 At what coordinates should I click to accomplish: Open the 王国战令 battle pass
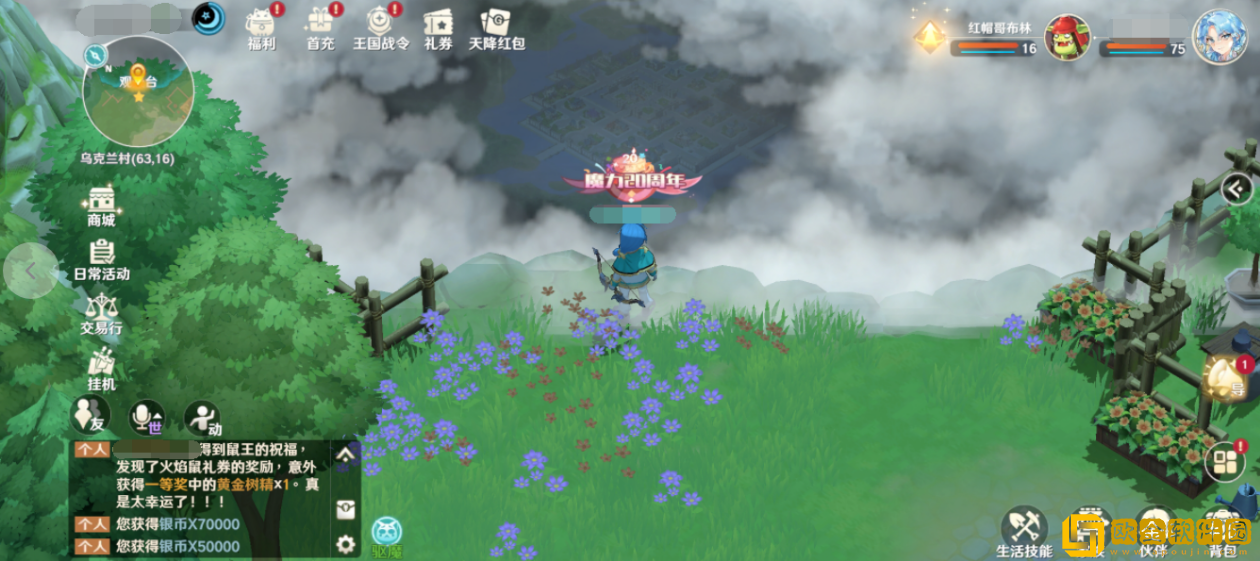(380, 26)
